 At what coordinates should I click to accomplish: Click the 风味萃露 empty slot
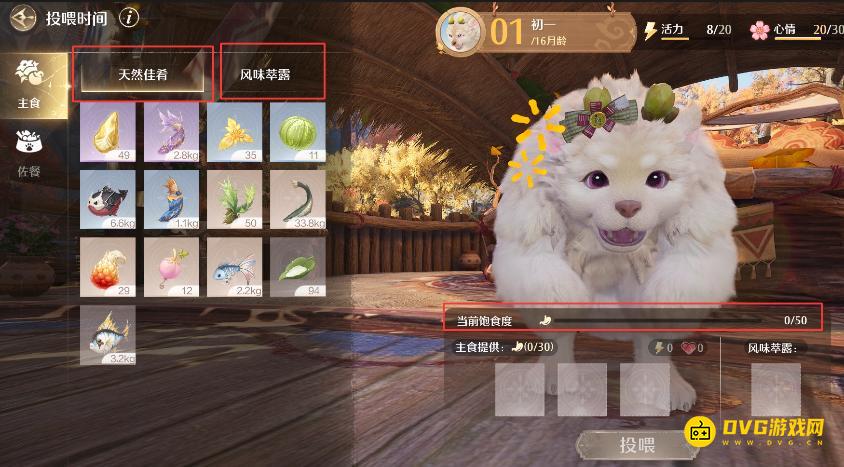[x=776, y=389]
